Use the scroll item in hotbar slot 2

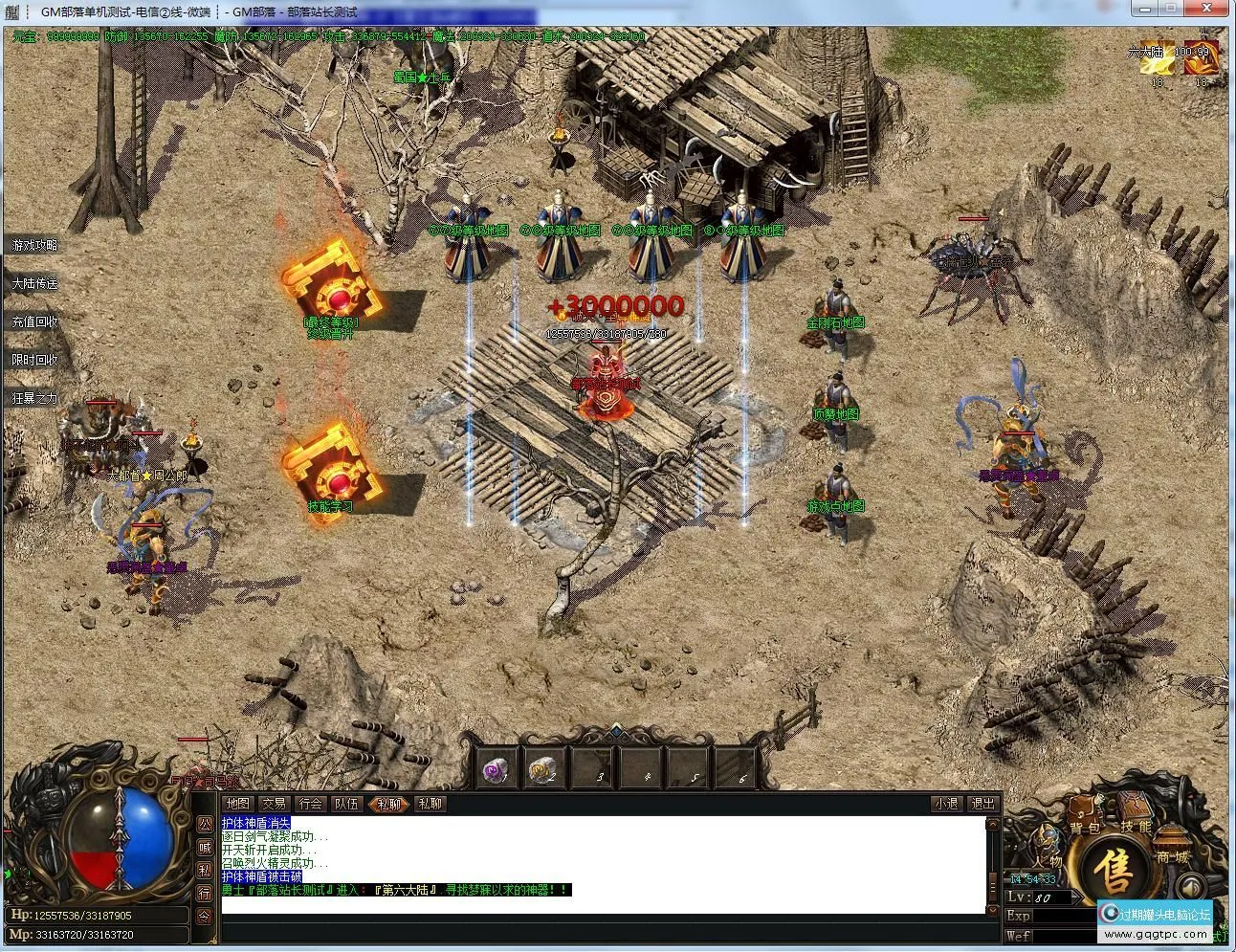(543, 769)
